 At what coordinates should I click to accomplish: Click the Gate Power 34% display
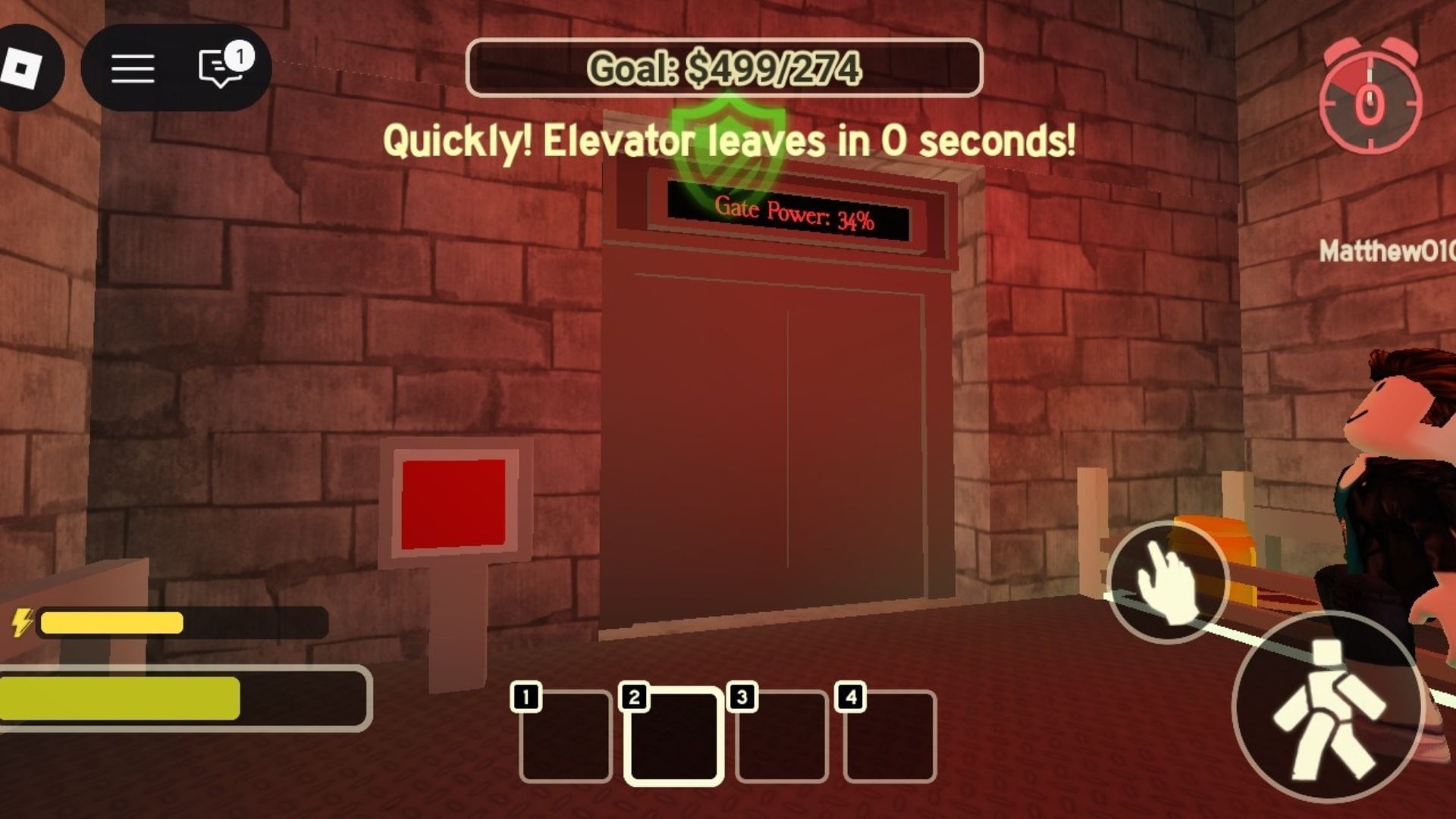[793, 215]
